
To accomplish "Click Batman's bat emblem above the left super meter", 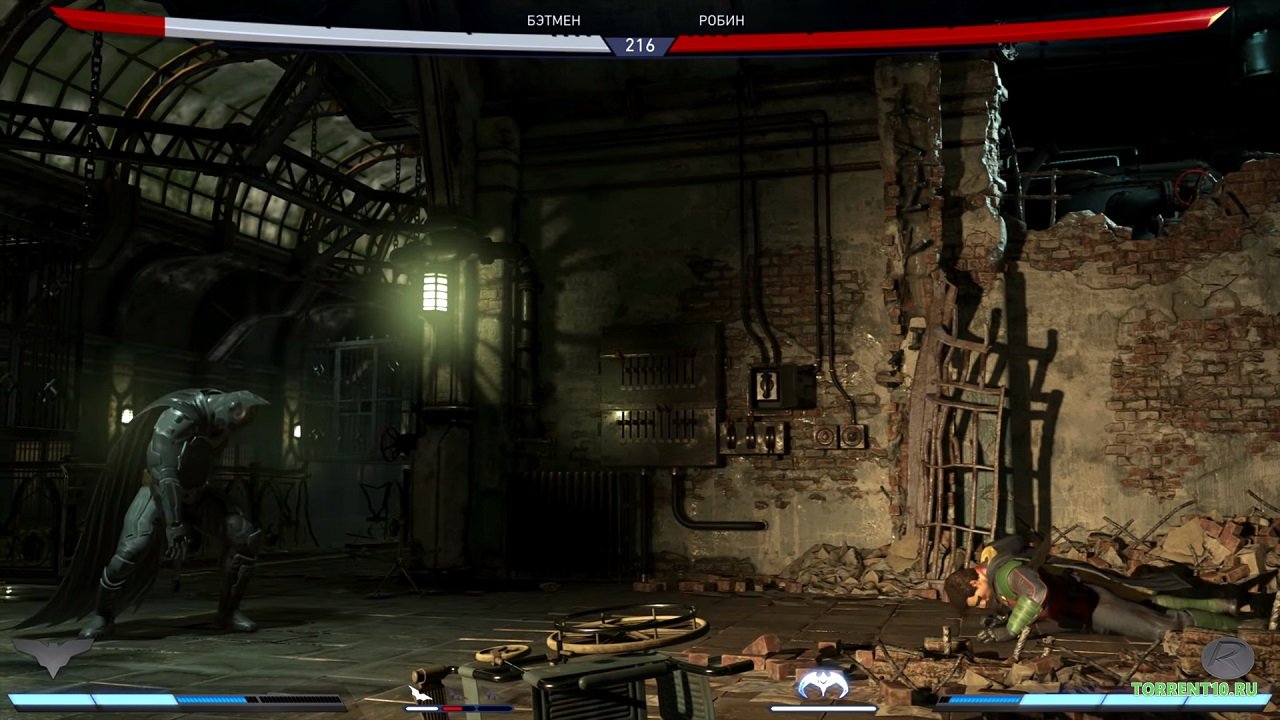I will [x=52, y=657].
